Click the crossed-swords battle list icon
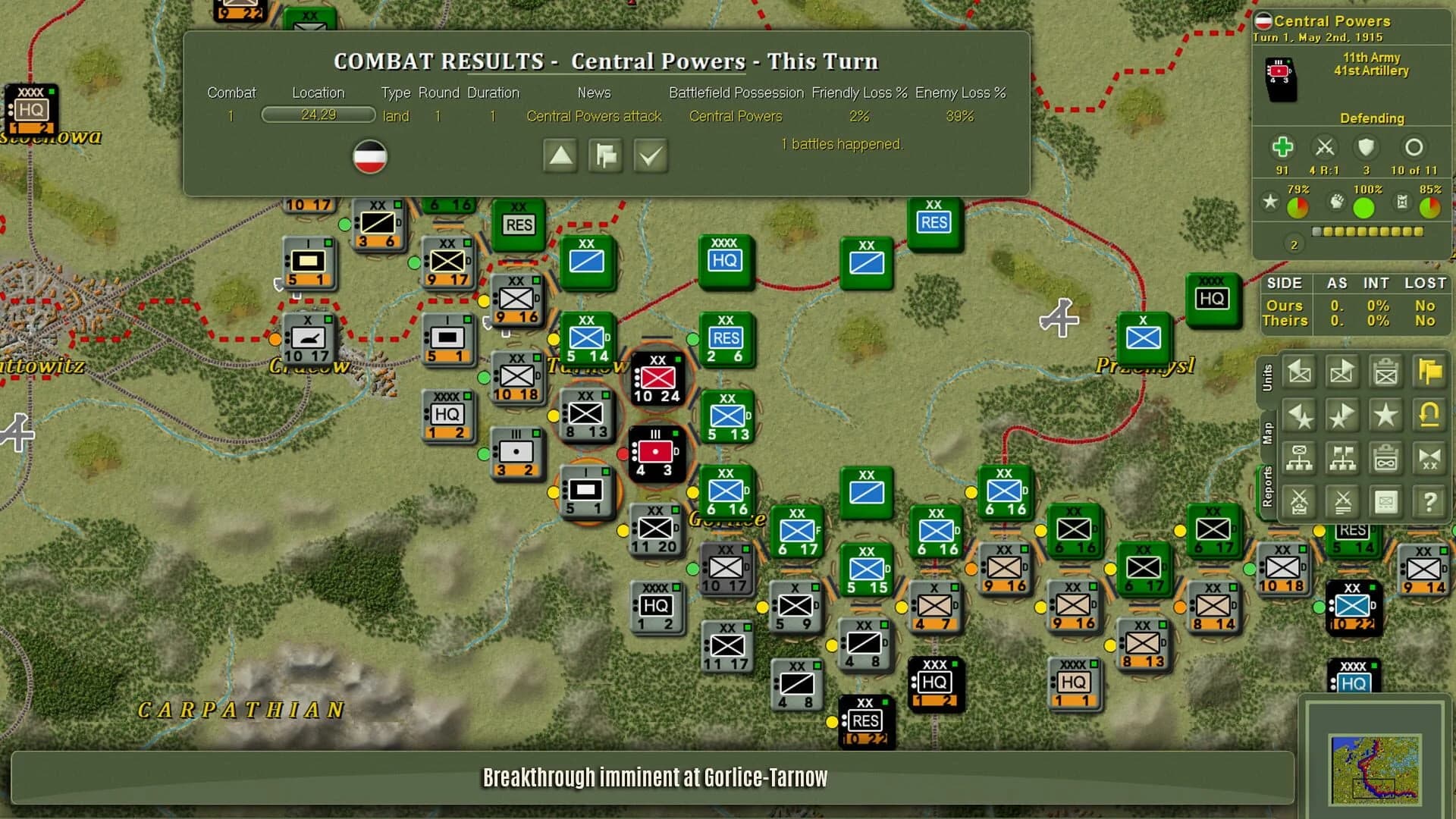 1341,502
